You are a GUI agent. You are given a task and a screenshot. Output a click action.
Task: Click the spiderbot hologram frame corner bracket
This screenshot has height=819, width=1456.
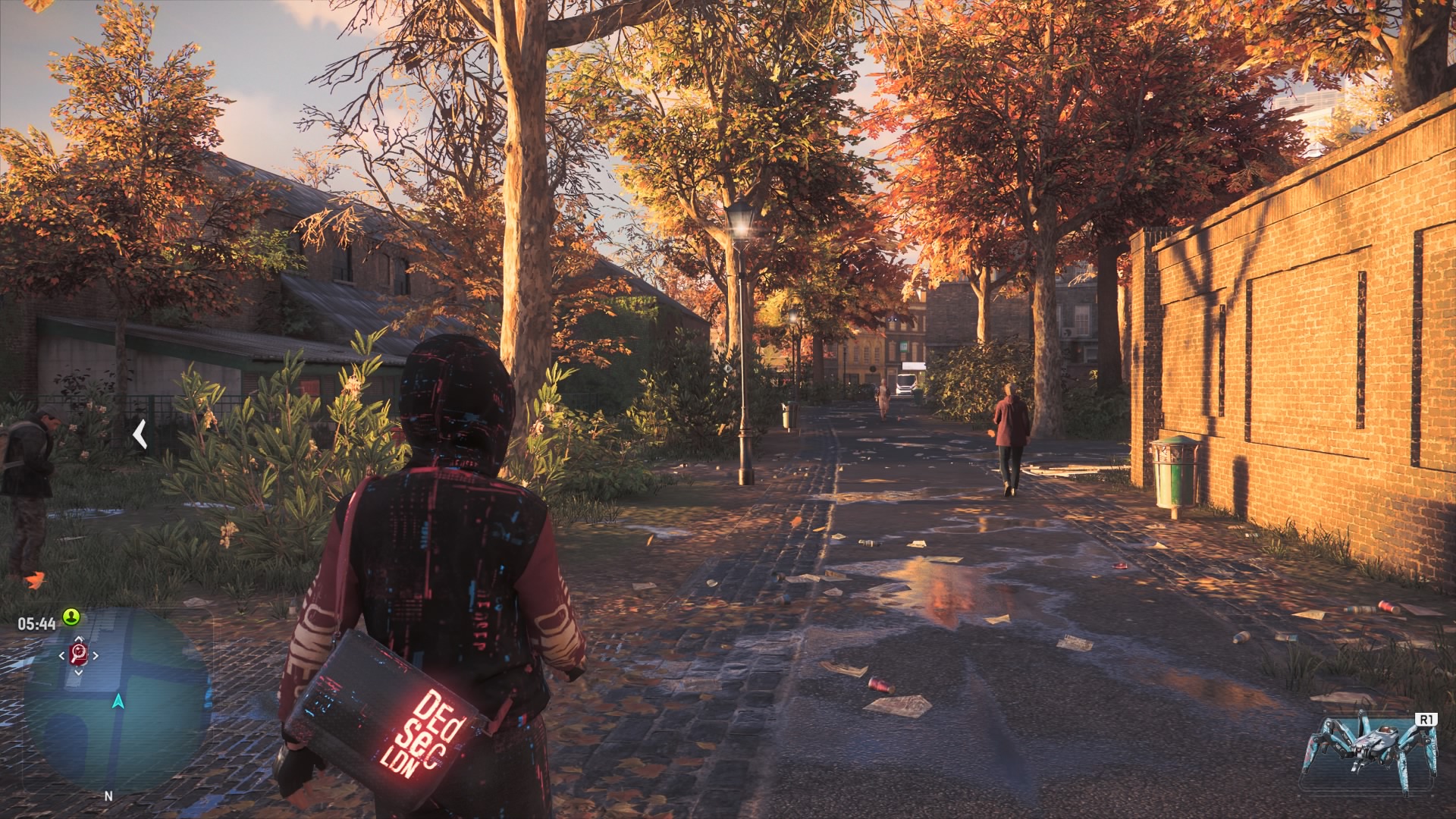[1326, 711]
